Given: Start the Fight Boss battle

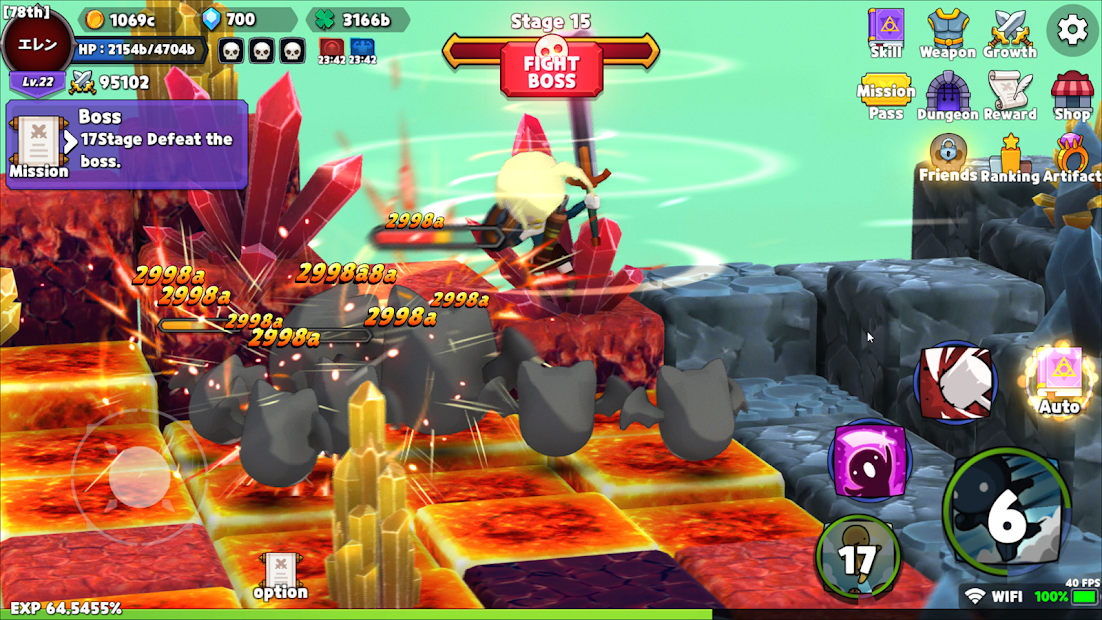Looking at the screenshot, I should click(551, 70).
